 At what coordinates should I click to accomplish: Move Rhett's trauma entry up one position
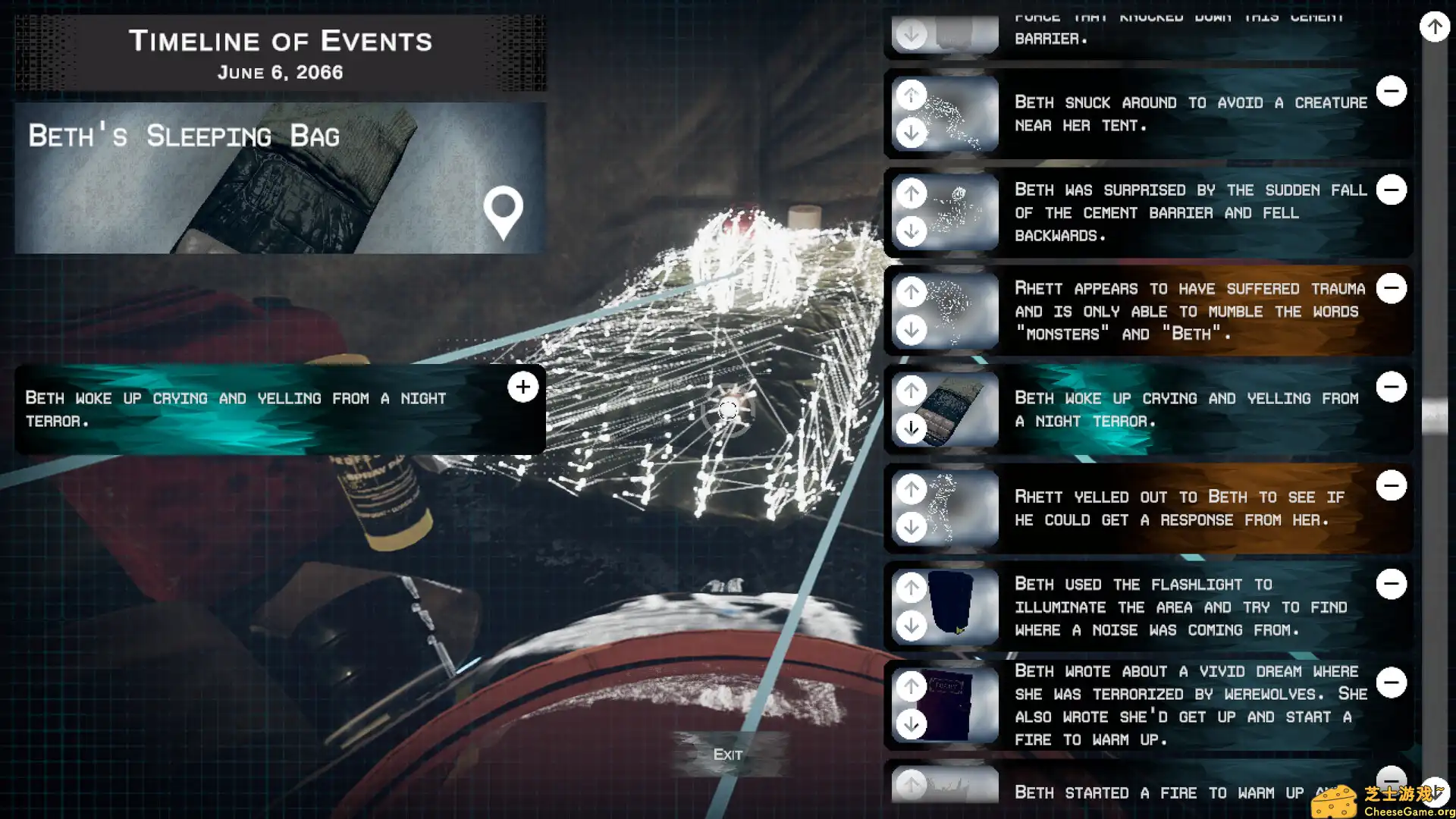[912, 292]
